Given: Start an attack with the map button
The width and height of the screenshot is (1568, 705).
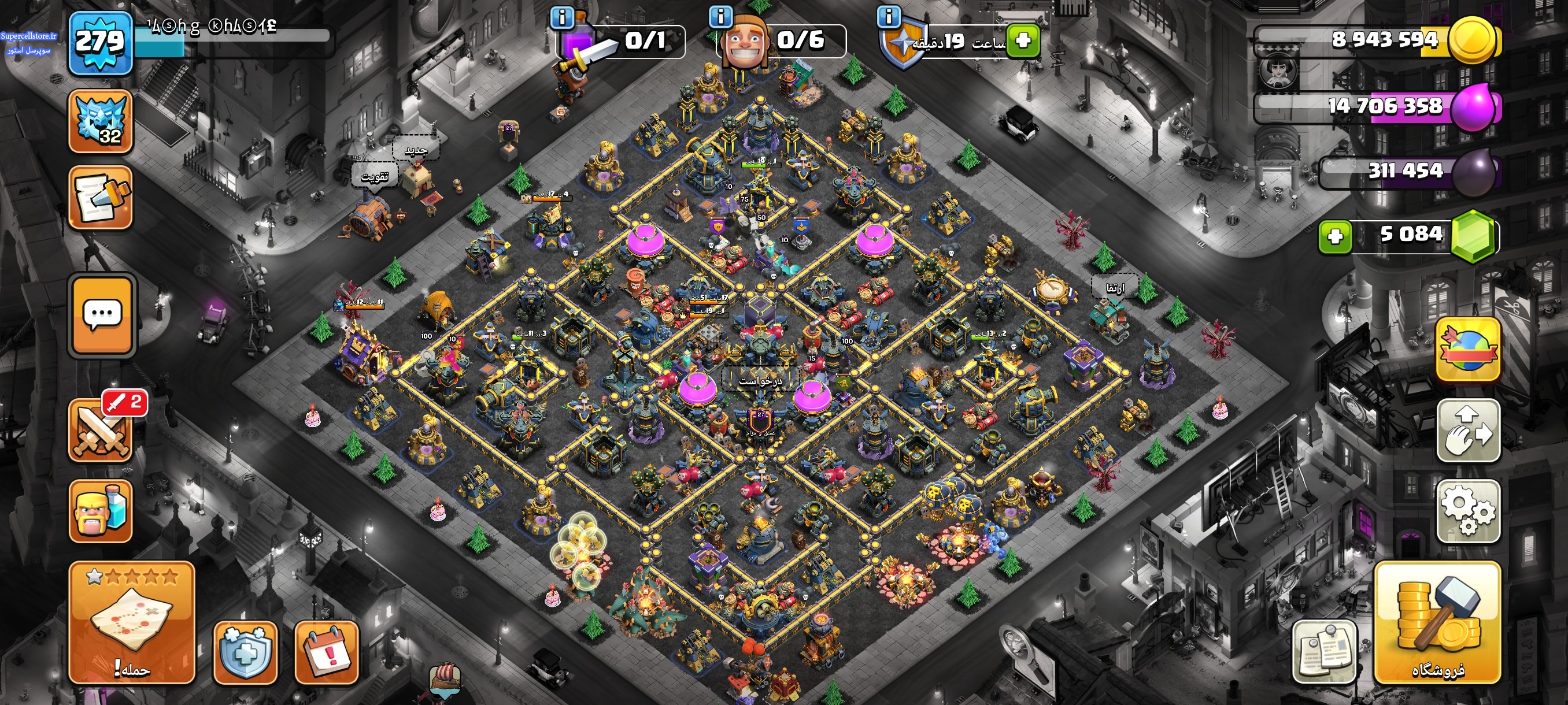Looking at the screenshot, I should pyautogui.click(x=131, y=623).
